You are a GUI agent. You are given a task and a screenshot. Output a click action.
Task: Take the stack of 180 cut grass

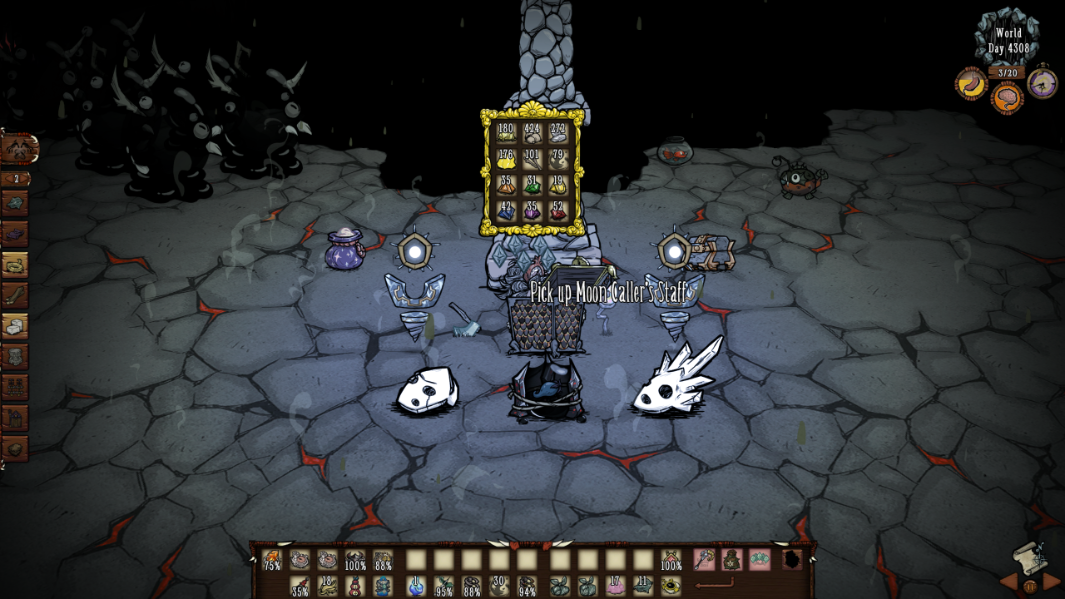506,133
